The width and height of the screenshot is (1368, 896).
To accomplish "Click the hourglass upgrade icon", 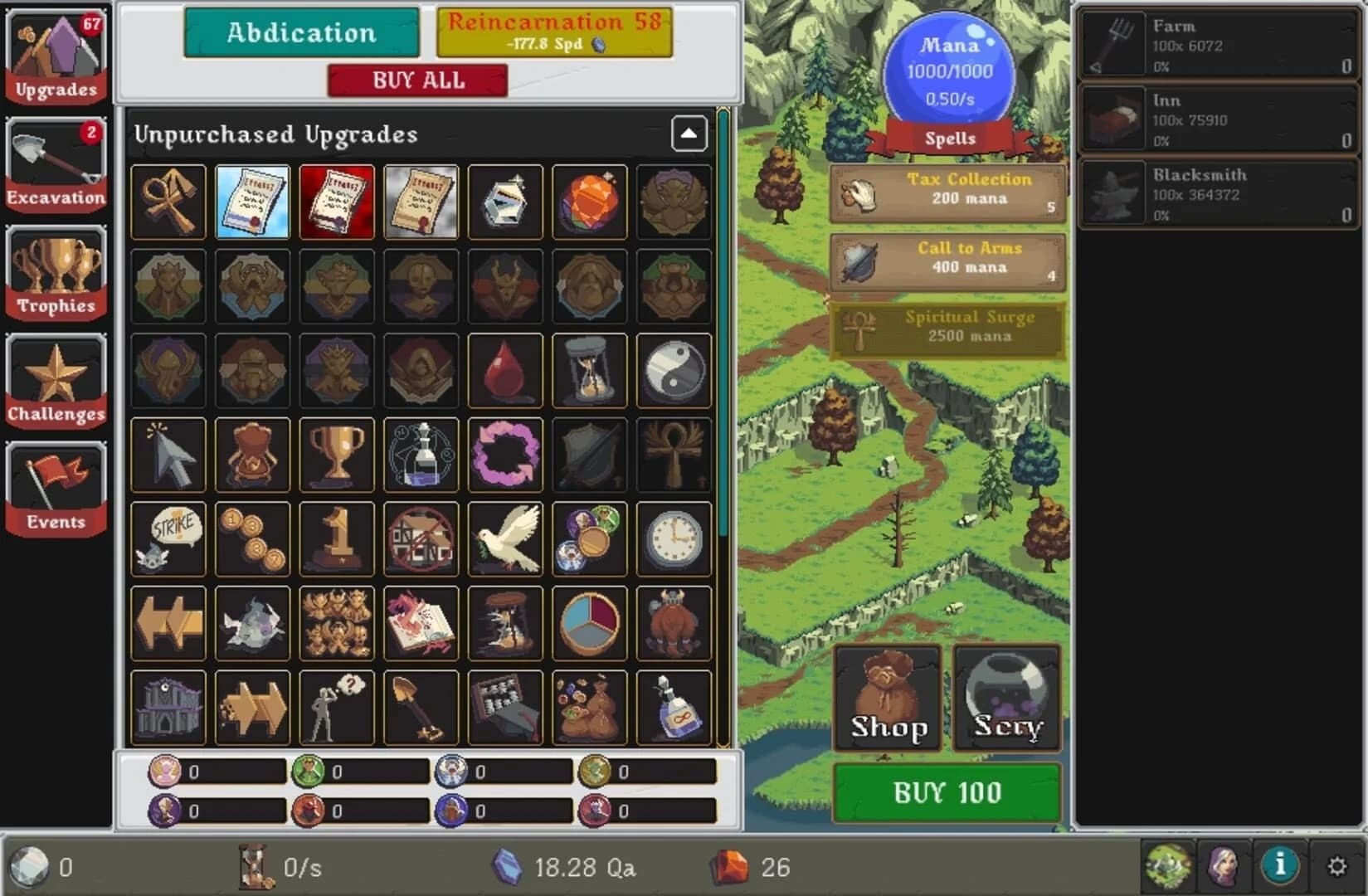I will click(x=589, y=371).
